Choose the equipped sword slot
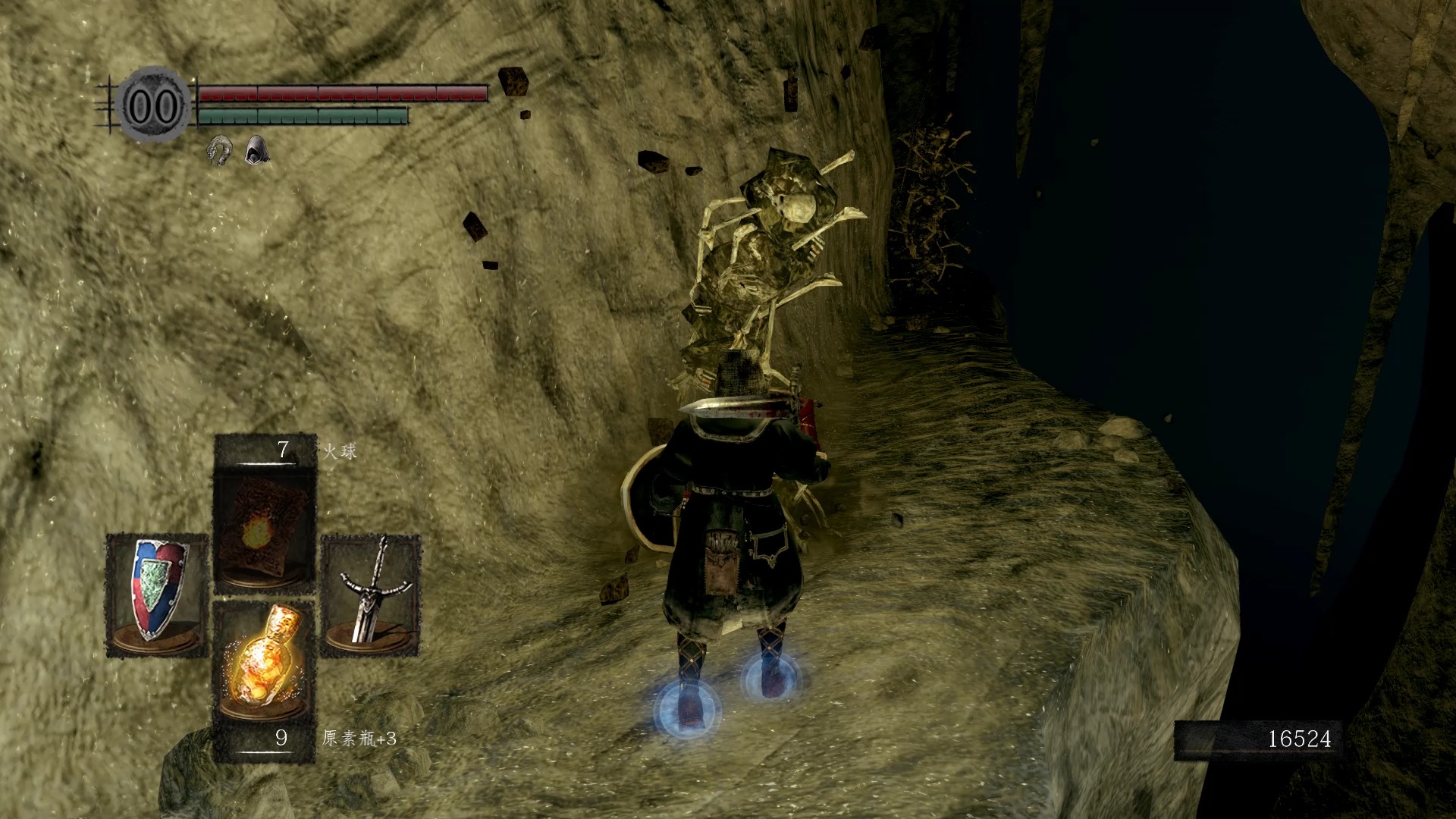This screenshot has width=1456, height=819. [x=371, y=595]
